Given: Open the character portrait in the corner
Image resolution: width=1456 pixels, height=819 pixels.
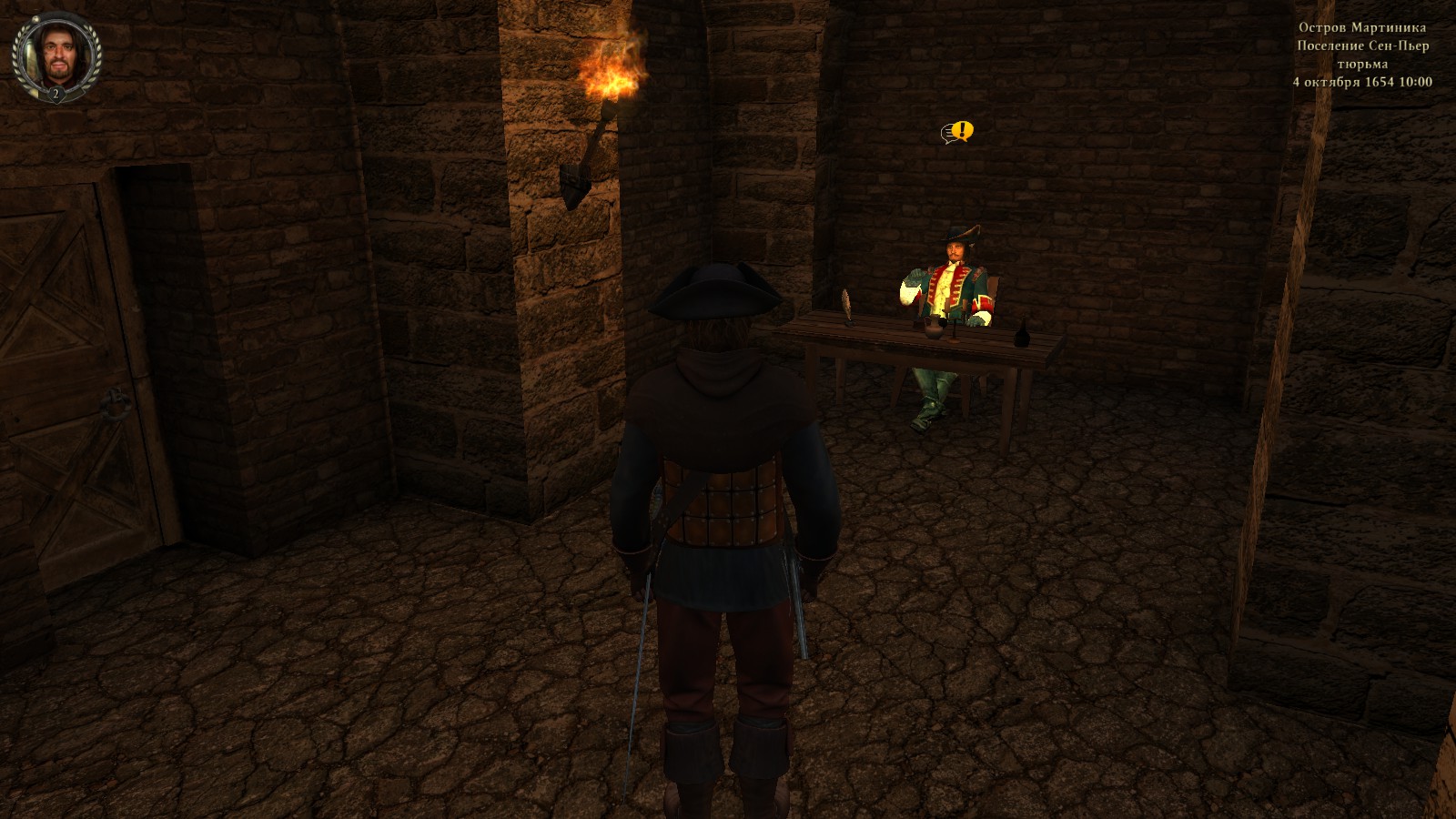Looking at the screenshot, I should click(x=56, y=56).
